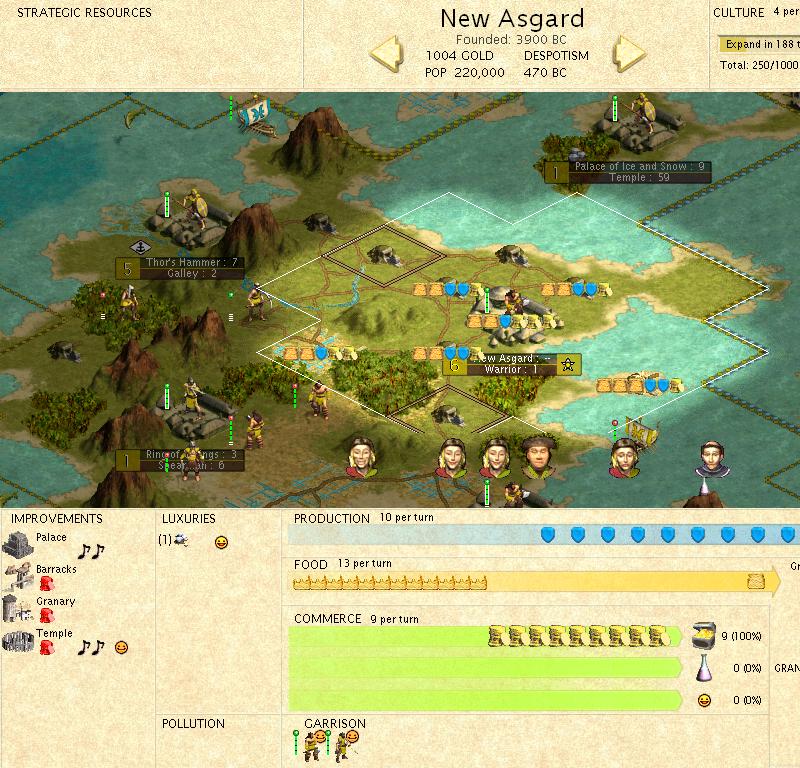Click the first garrison unit in Garrison box
Screen dimensions: 800x768
[x=314, y=742]
